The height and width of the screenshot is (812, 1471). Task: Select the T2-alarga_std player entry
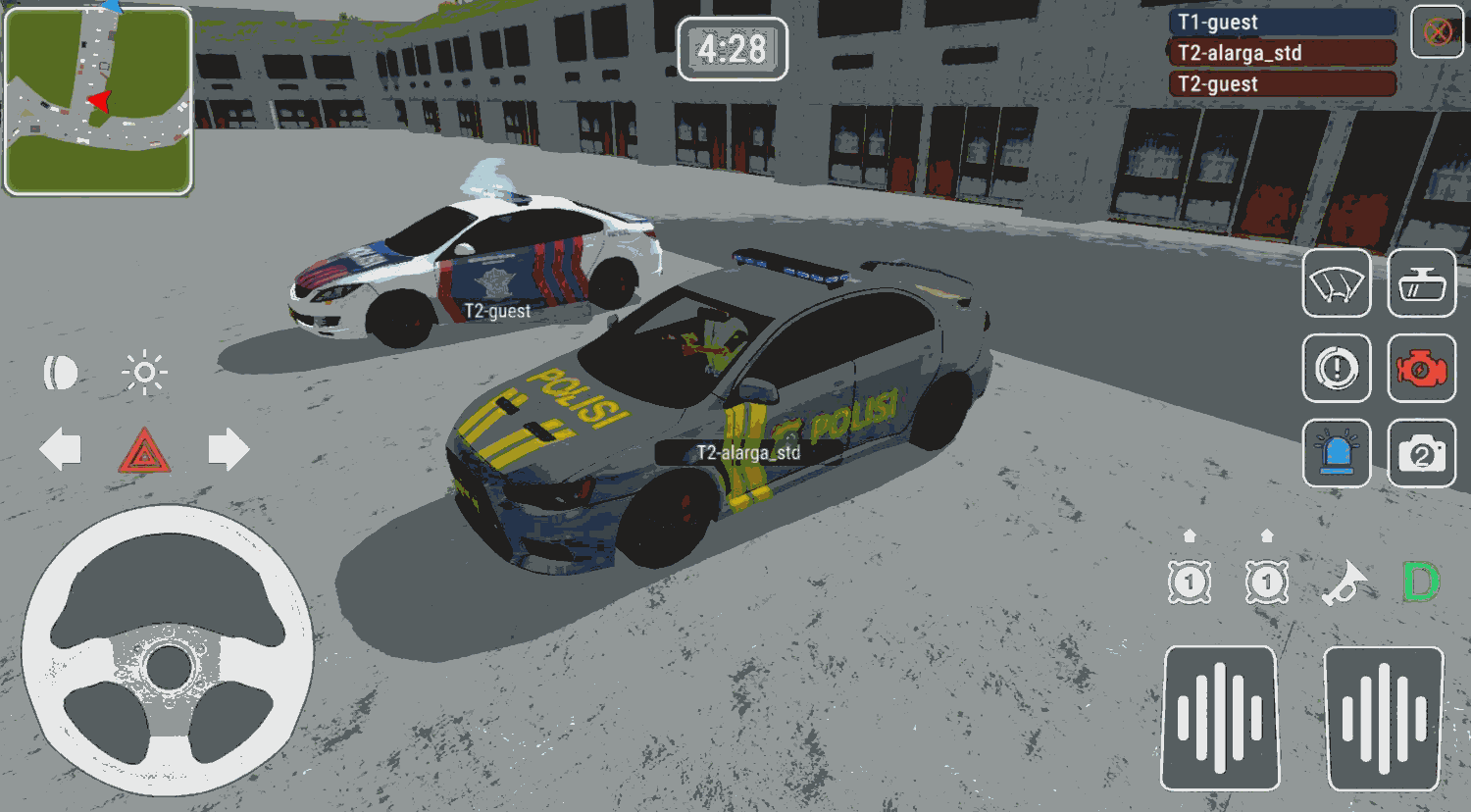click(x=1281, y=53)
